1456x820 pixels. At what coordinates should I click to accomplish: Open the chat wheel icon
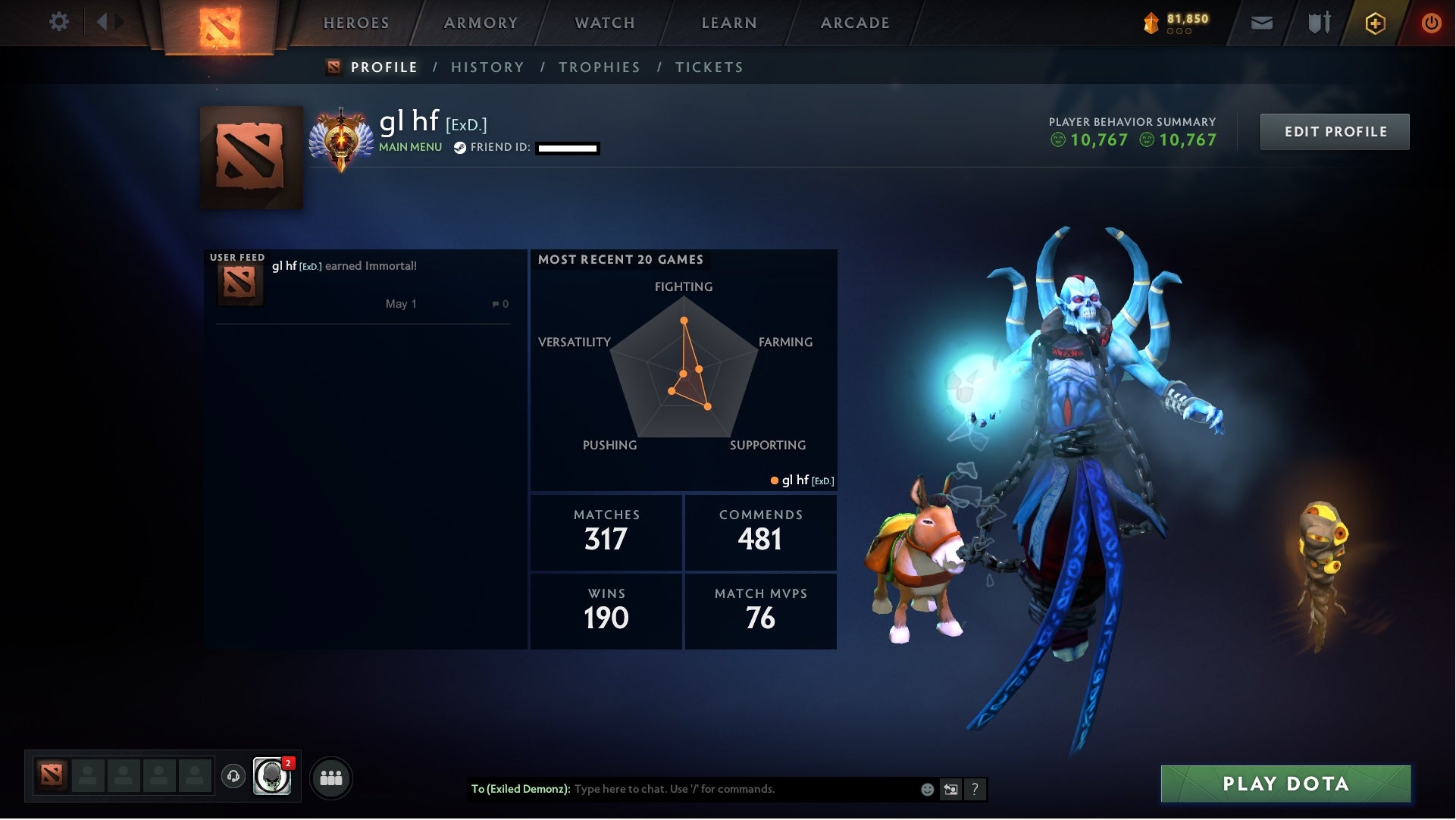point(950,789)
